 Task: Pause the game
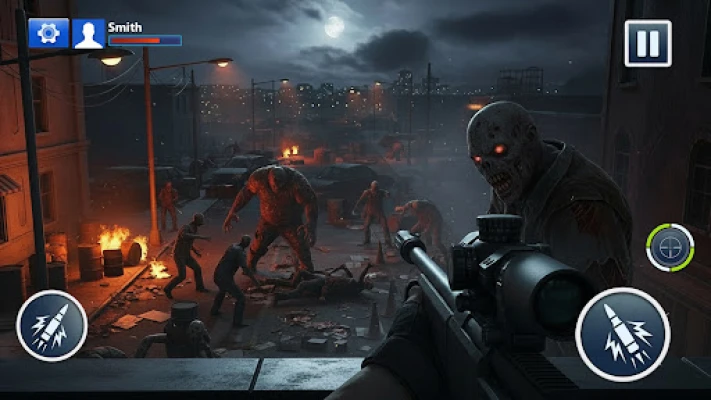point(648,44)
